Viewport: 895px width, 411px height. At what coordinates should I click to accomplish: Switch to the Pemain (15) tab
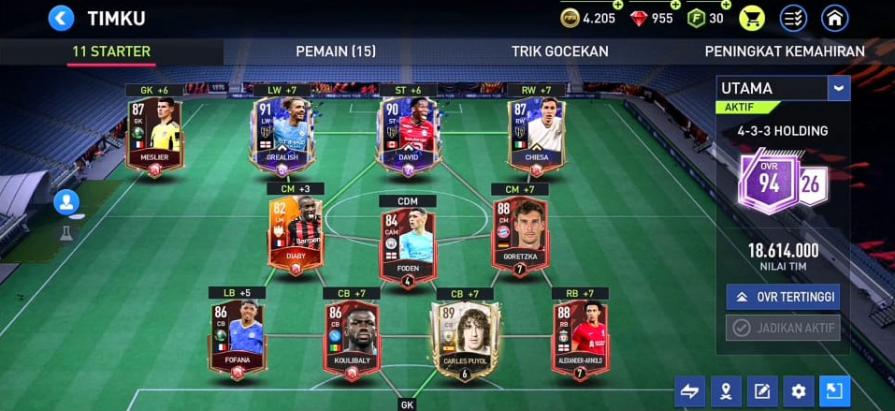click(x=336, y=51)
